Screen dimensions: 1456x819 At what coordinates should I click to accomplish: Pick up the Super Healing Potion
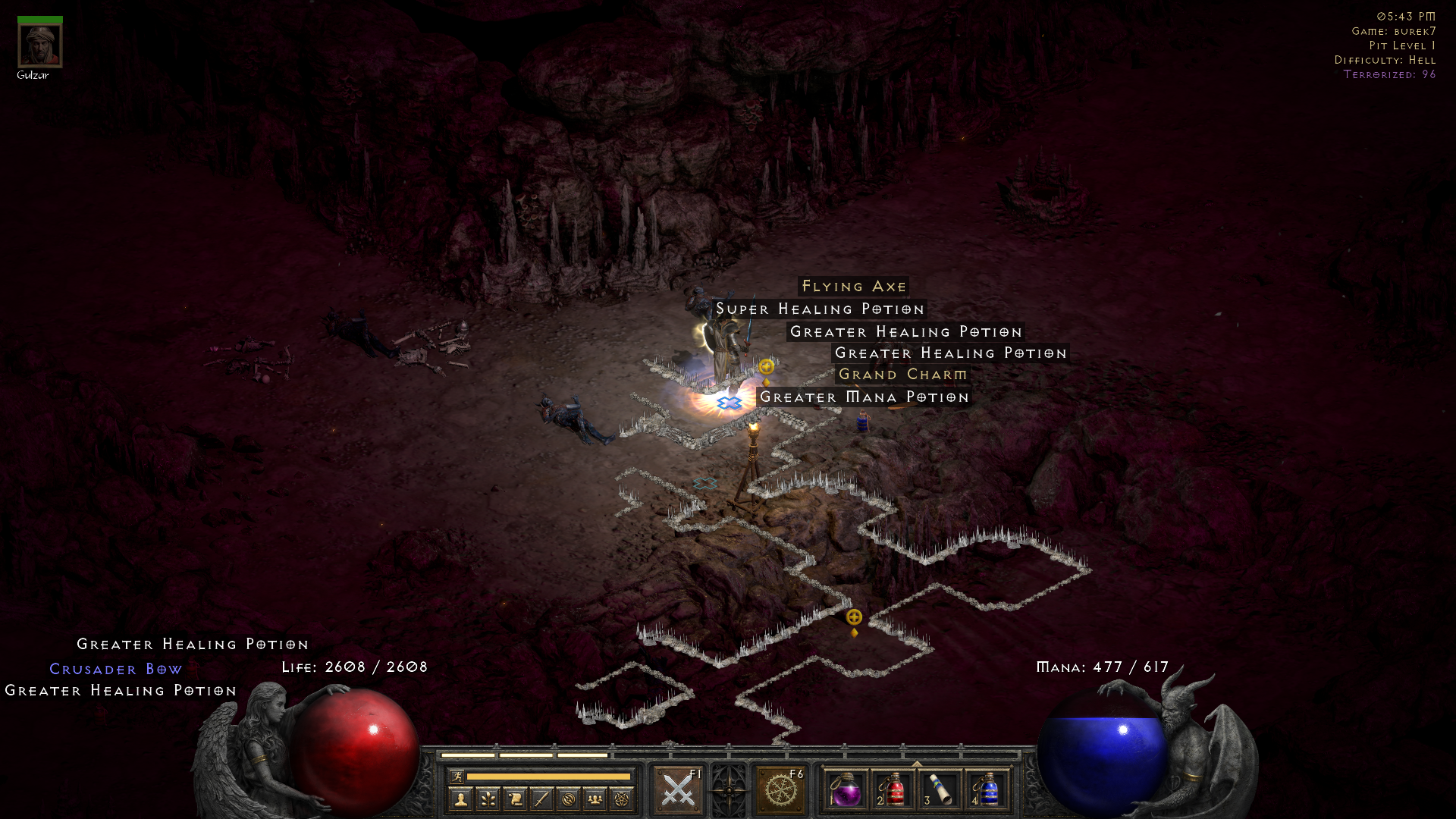(x=819, y=309)
